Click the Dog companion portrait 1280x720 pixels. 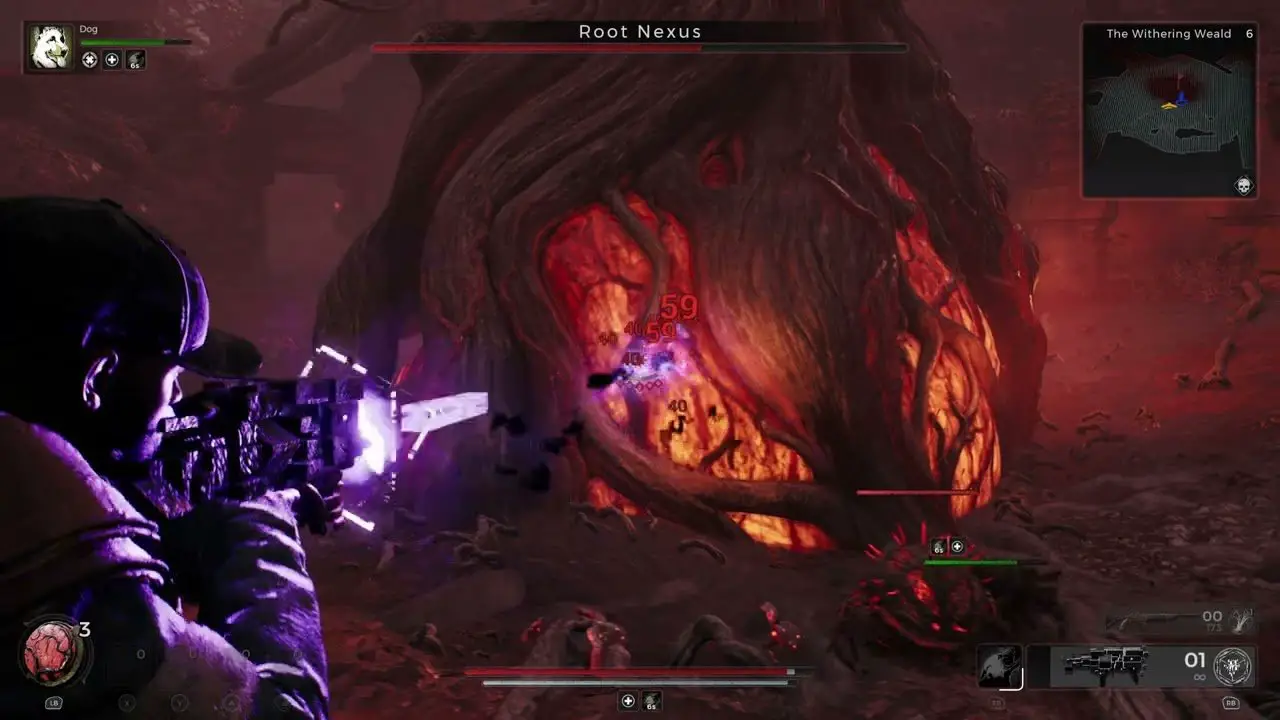click(50, 48)
